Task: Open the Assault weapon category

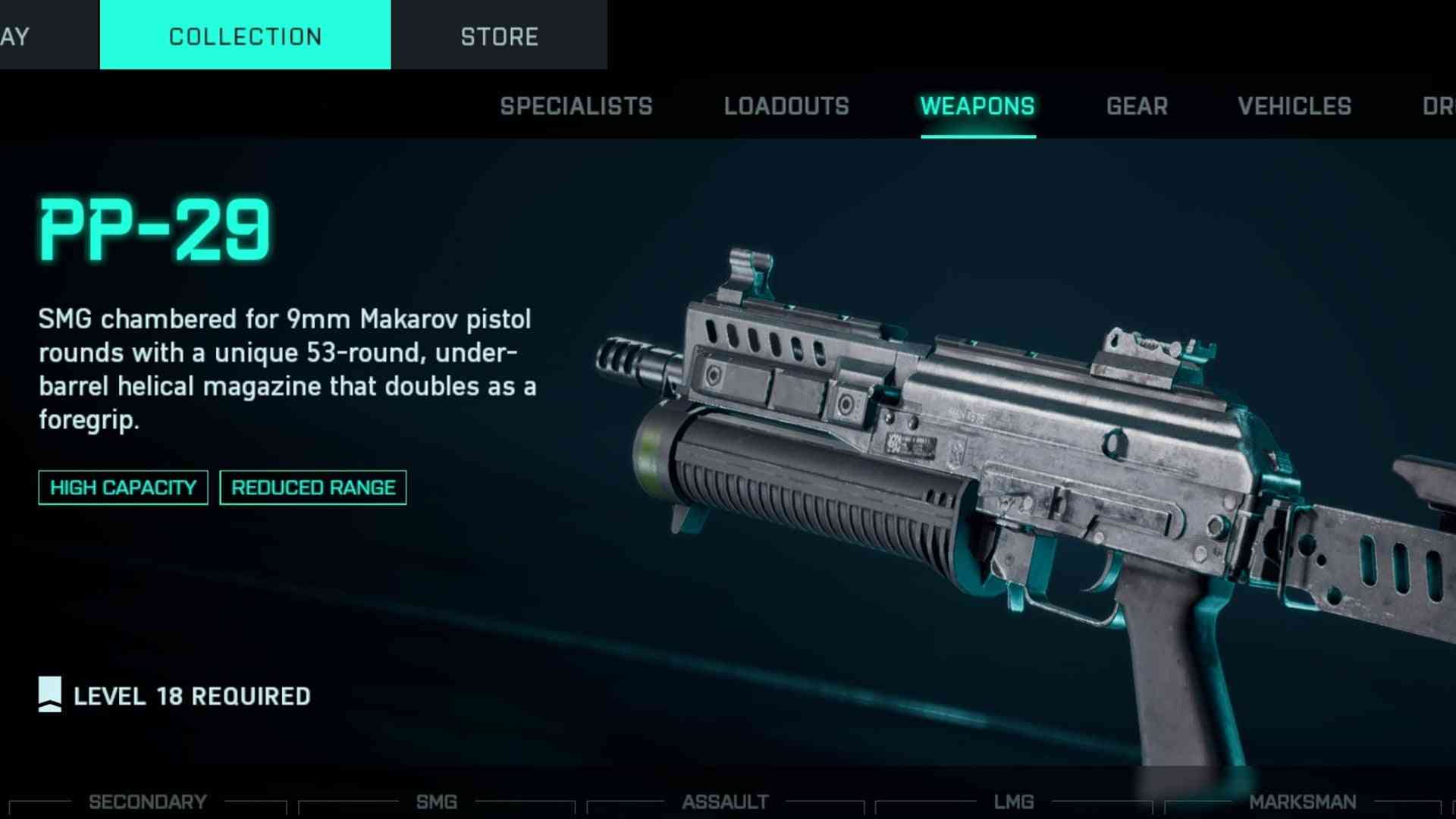Action: pos(725,802)
